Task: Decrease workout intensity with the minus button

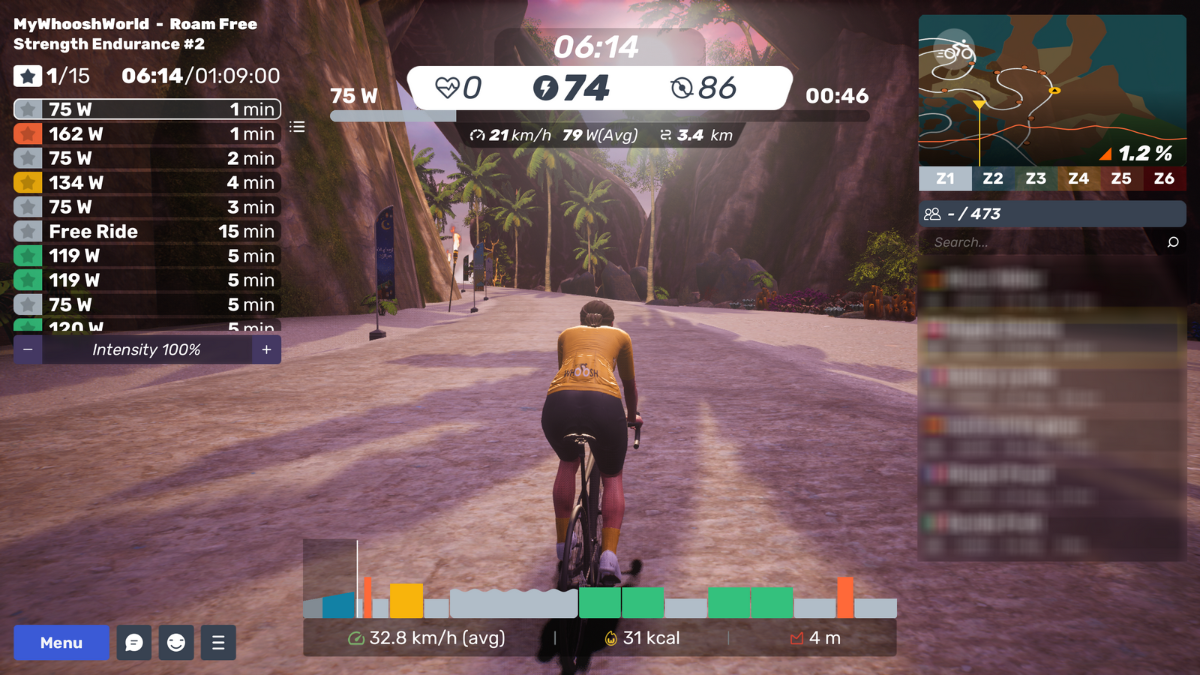Action: [x=28, y=350]
